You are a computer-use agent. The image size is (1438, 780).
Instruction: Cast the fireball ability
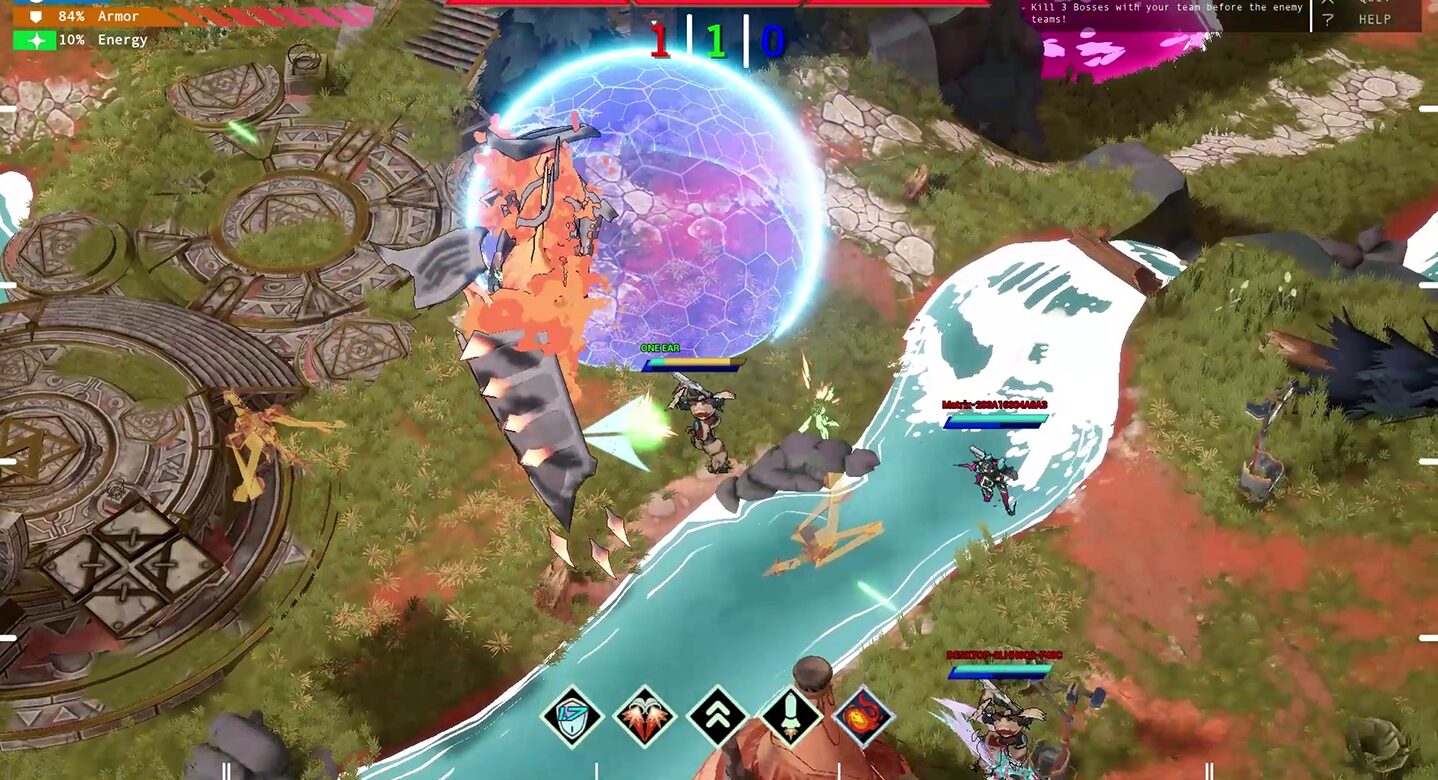pyautogui.click(x=863, y=716)
